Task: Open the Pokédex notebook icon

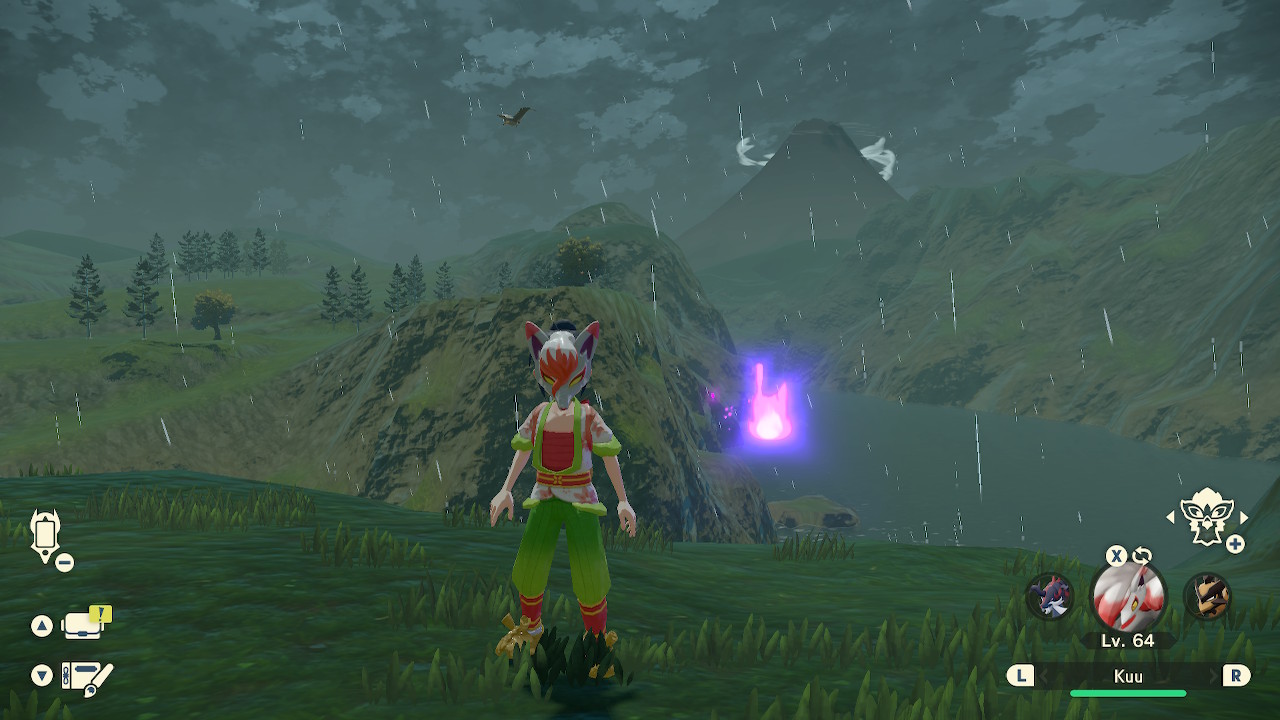Action: pos(86,675)
